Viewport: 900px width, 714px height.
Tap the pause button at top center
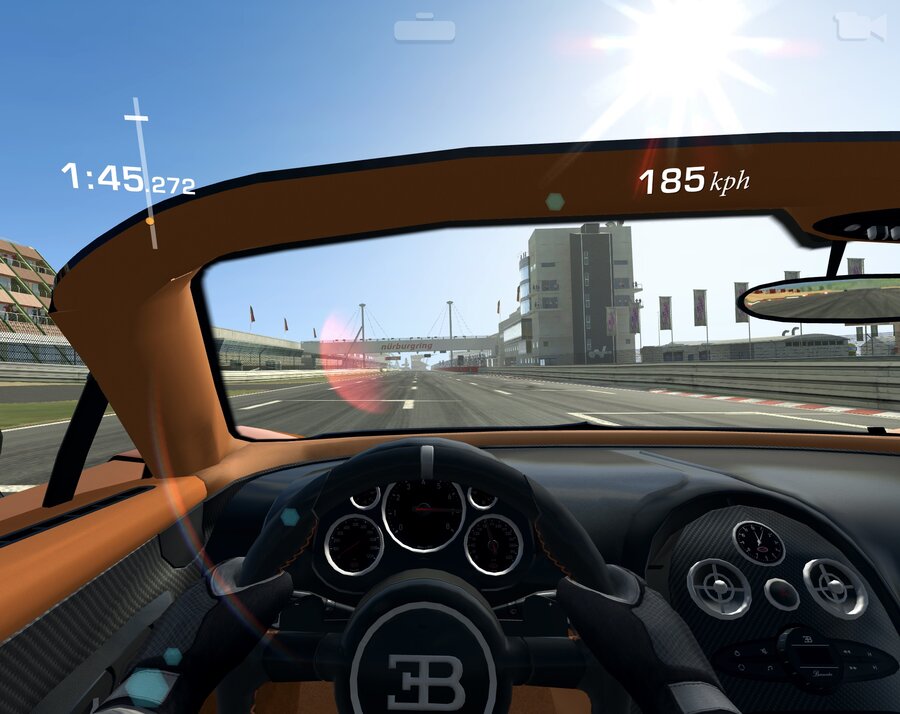pyautogui.click(x=424, y=29)
